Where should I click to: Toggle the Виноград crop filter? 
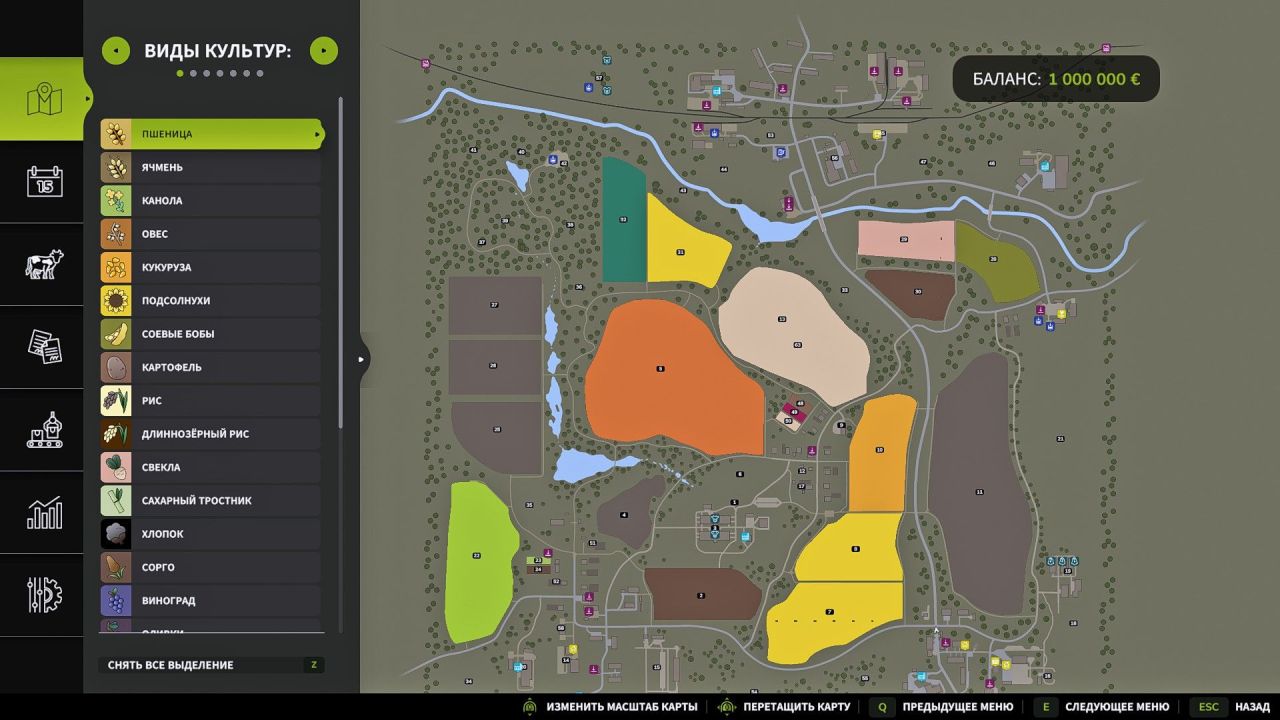[x=211, y=601]
